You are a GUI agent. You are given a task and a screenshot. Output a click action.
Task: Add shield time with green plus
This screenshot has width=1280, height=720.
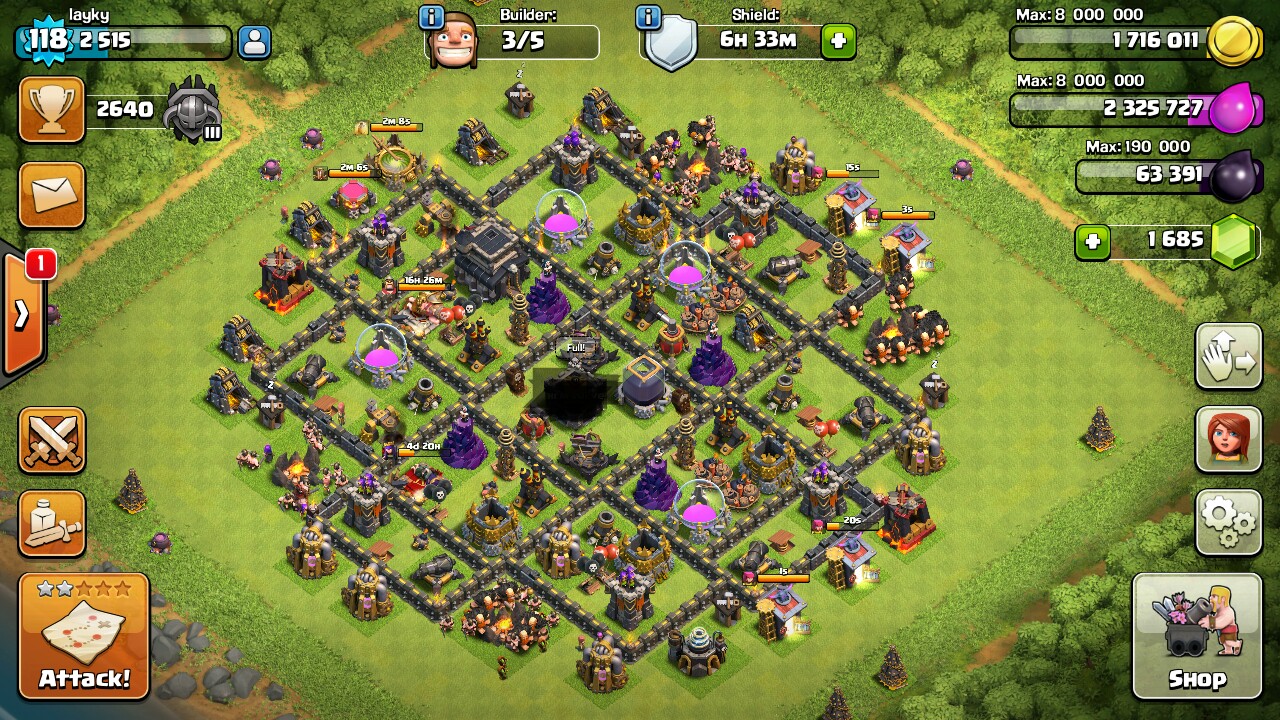pyautogui.click(x=838, y=42)
